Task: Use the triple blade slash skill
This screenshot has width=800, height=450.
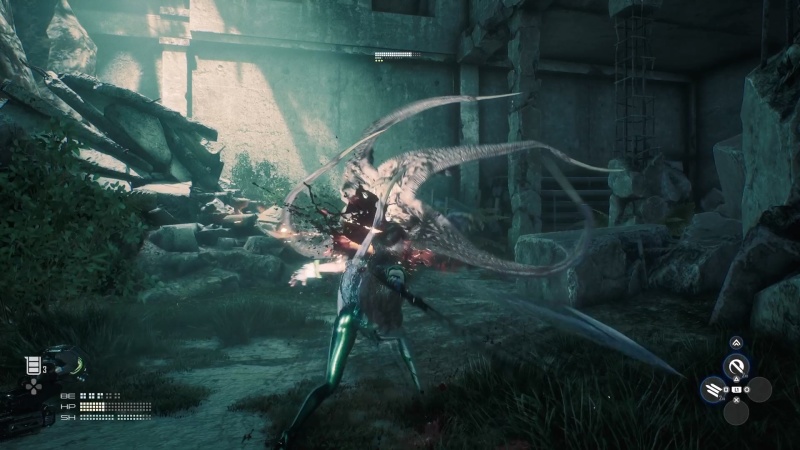Action: click(x=714, y=389)
